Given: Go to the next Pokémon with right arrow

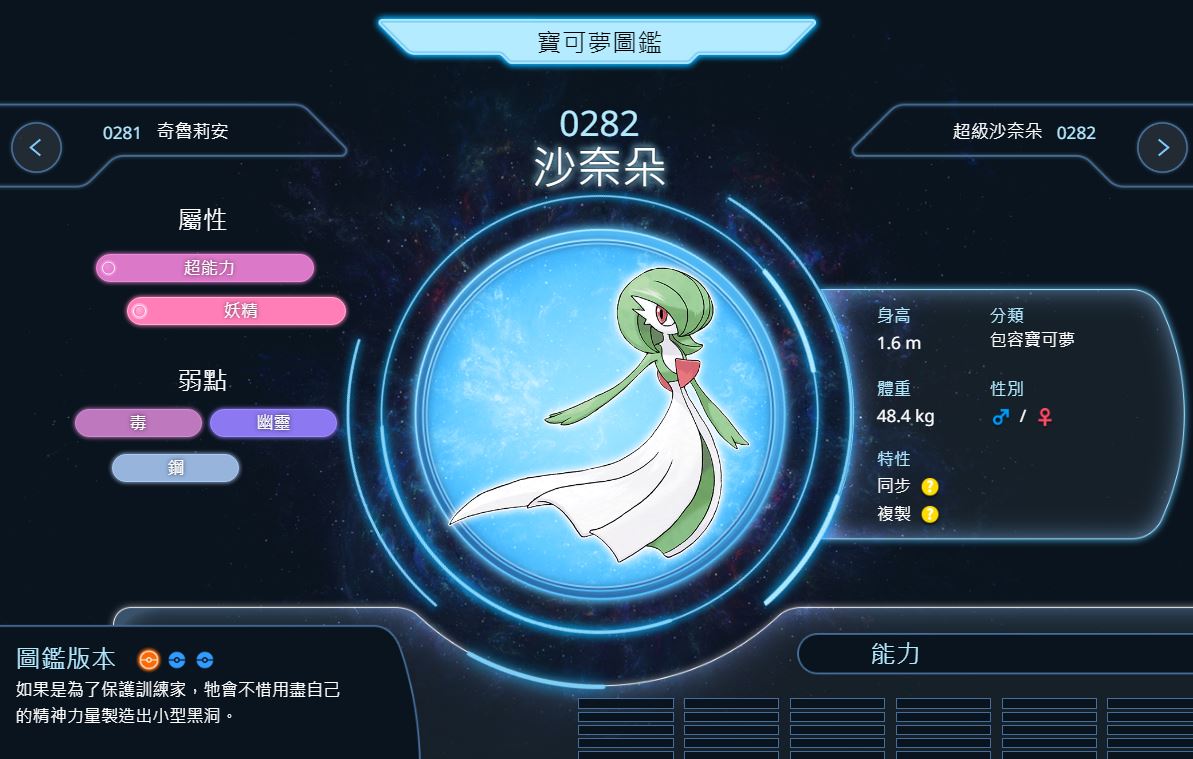Looking at the screenshot, I should [1162, 148].
